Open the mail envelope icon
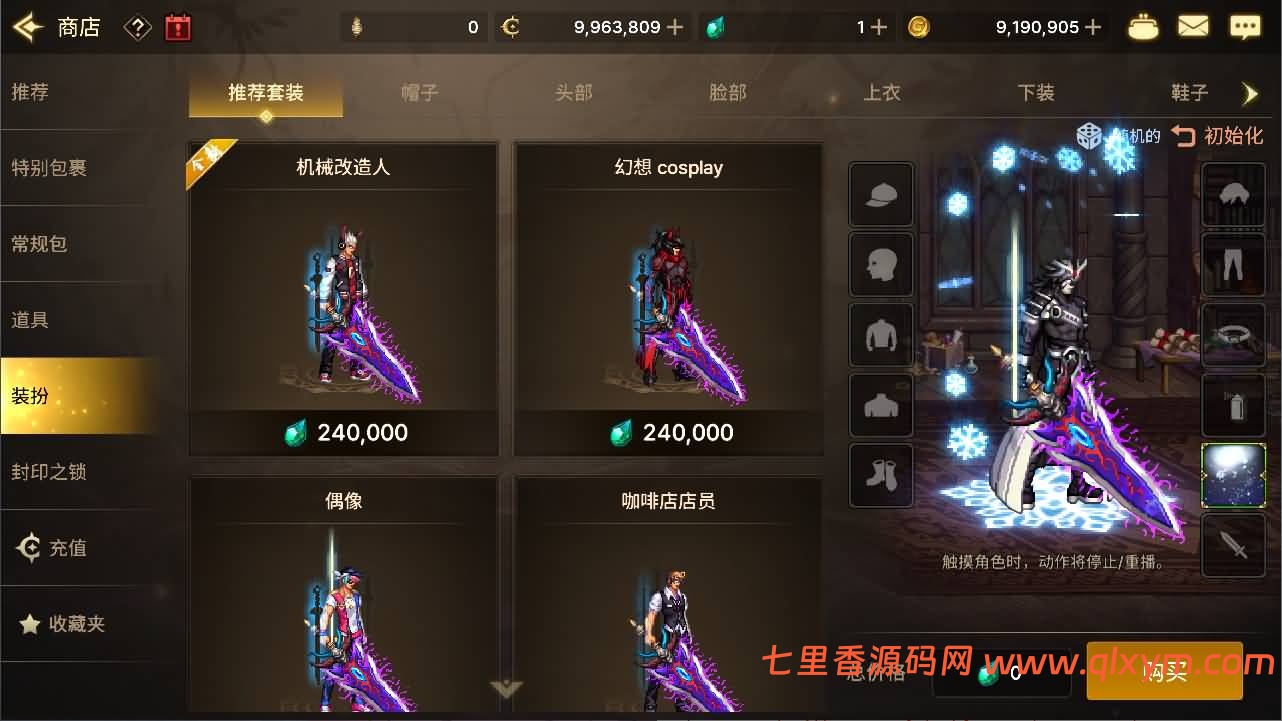 click(x=1193, y=26)
